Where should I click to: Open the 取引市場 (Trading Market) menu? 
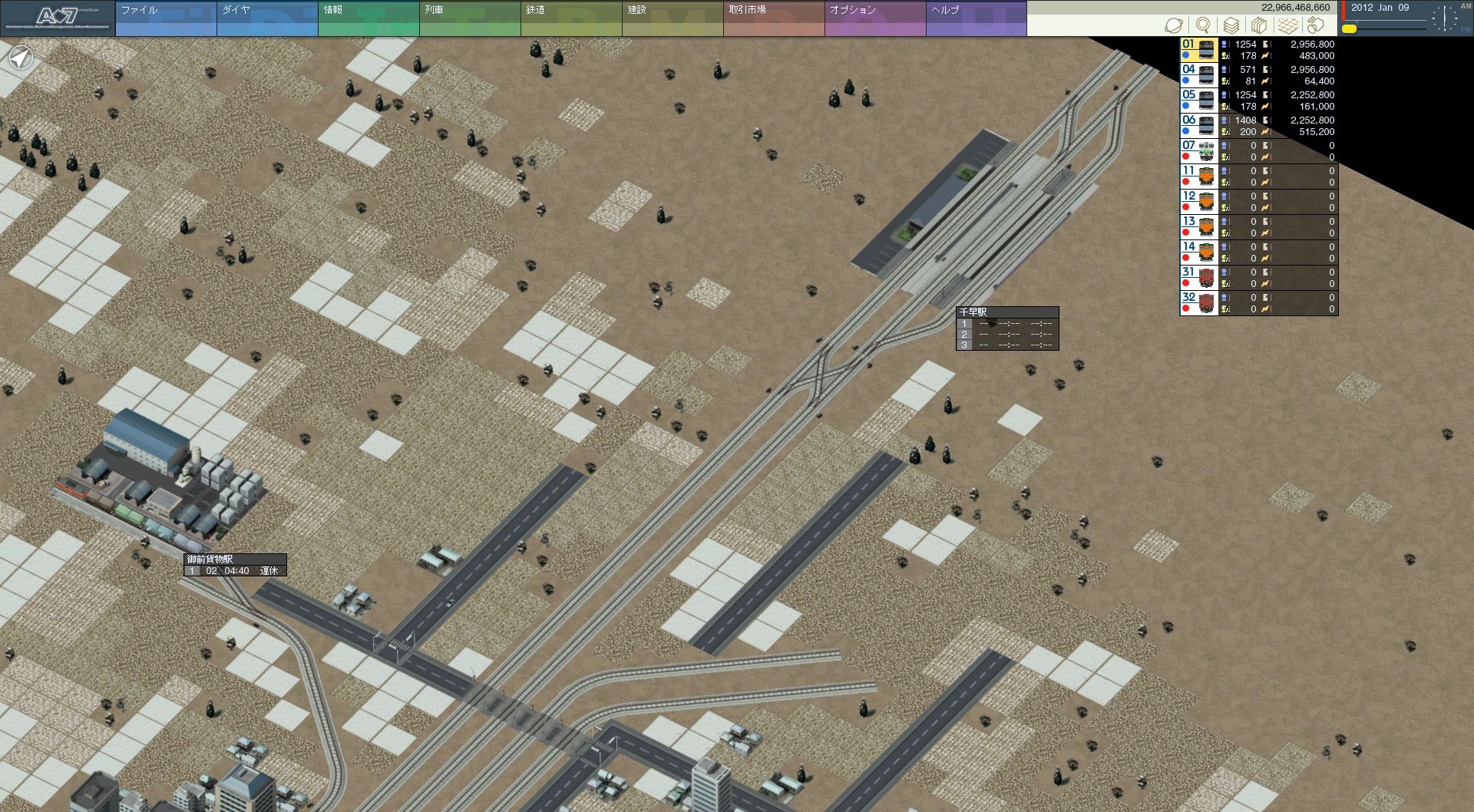point(773,18)
